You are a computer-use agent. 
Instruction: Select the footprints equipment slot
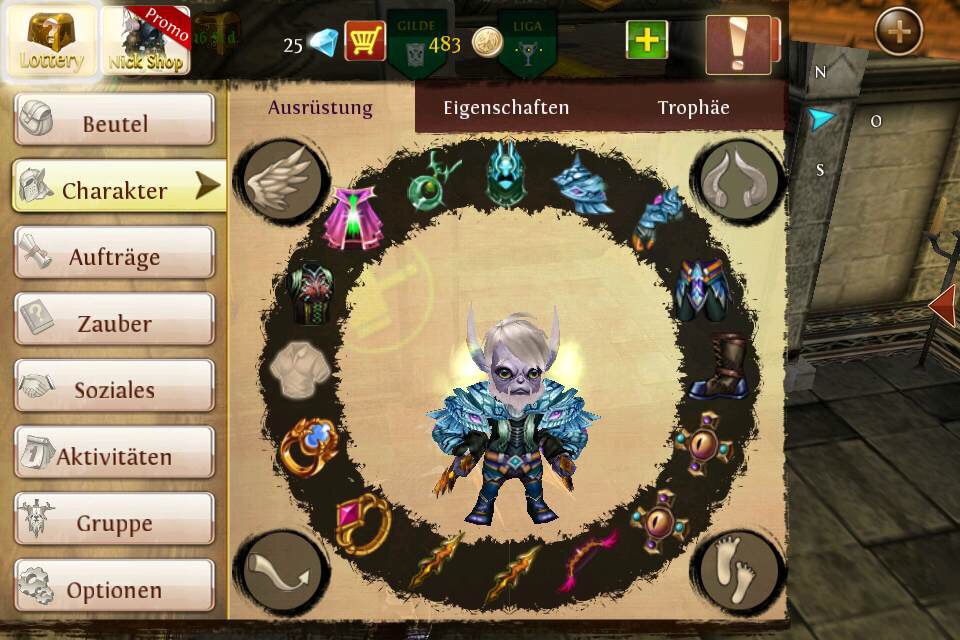[740, 571]
